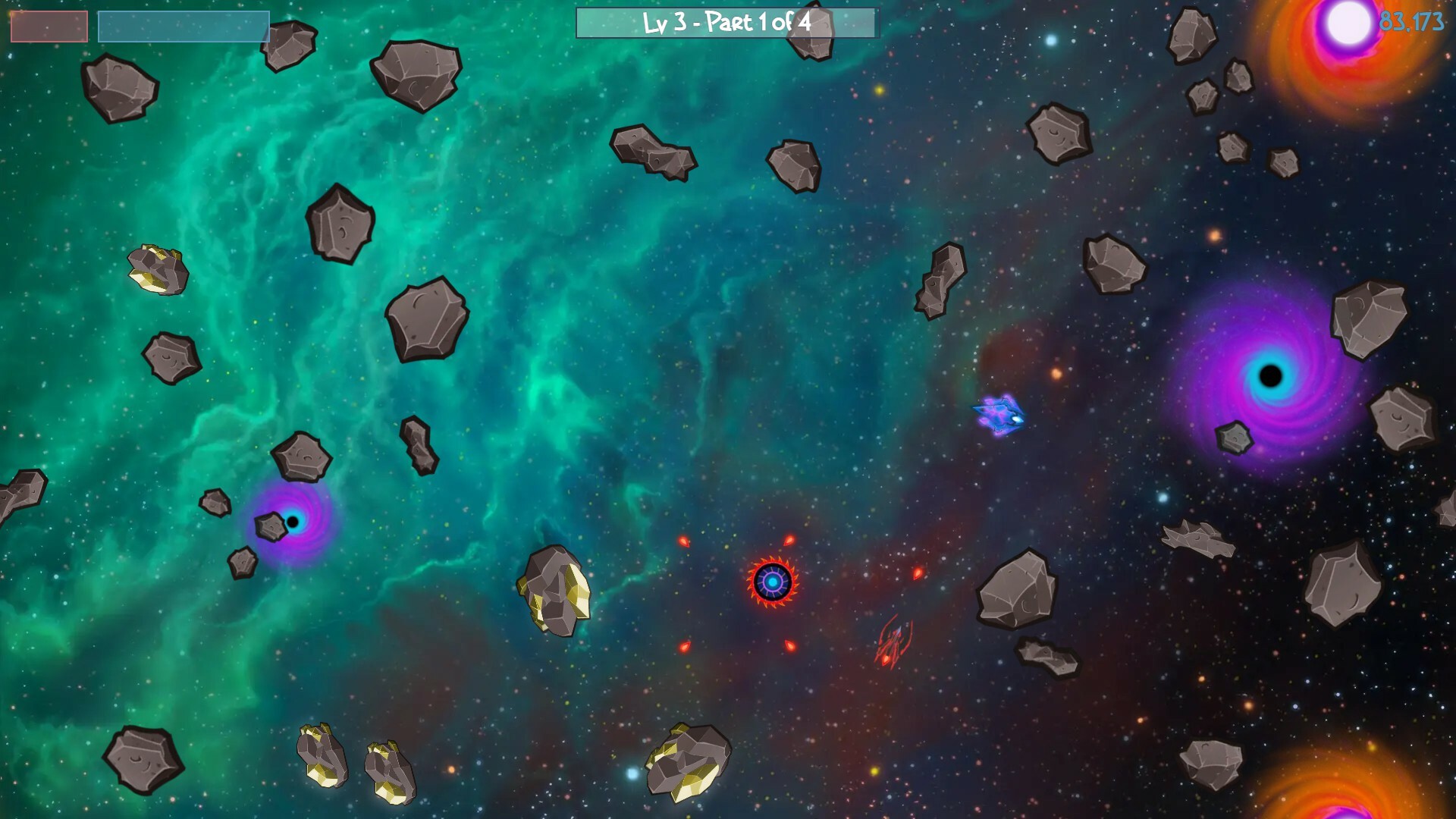Screen dimensions: 1456x819
Task: Click the red enemy ship below the orb
Action: click(894, 641)
